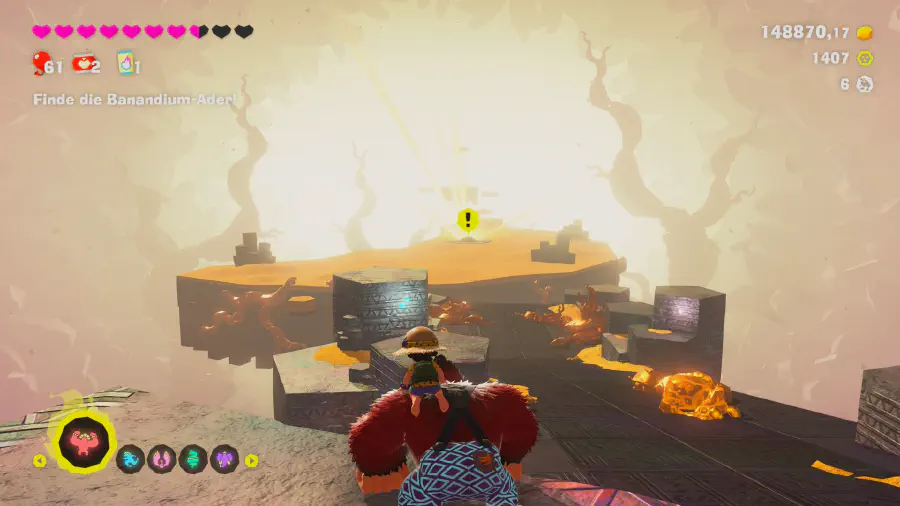The width and height of the screenshot is (900, 506).
Task: Select the flame card item icon
Action: [125, 64]
